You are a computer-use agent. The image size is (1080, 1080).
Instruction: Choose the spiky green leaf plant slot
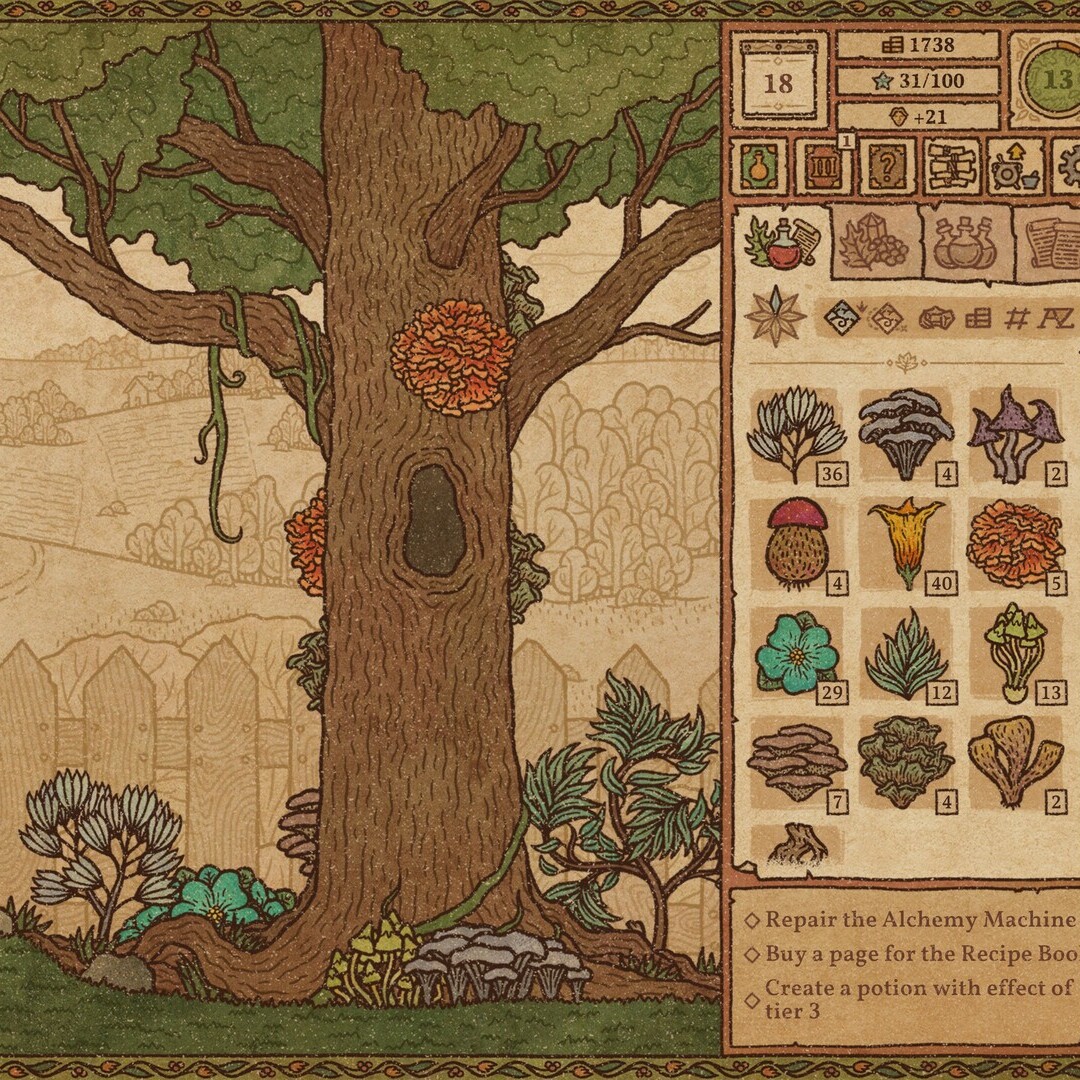pos(905,654)
